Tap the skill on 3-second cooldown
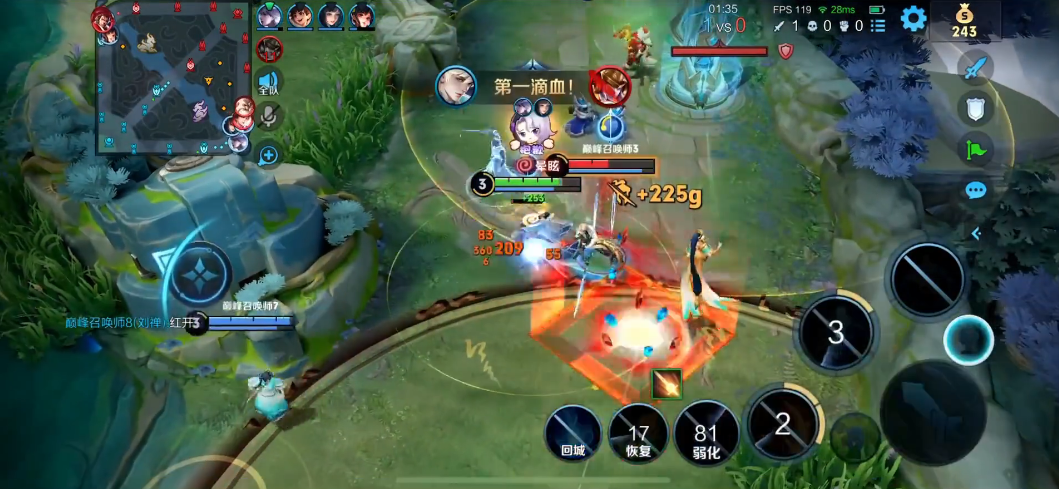The height and width of the screenshot is (489, 1059). coord(836,332)
